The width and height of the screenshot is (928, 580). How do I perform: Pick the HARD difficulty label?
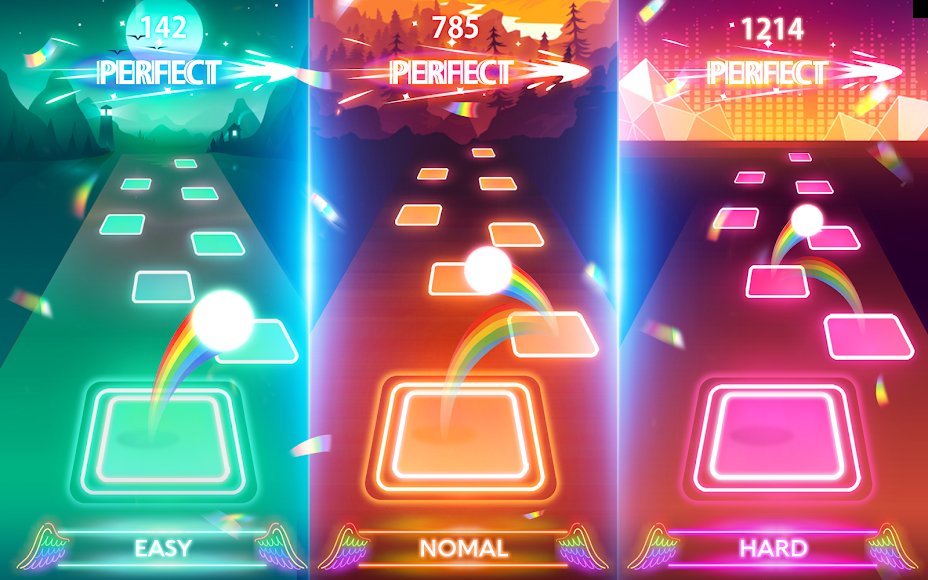(x=773, y=548)
